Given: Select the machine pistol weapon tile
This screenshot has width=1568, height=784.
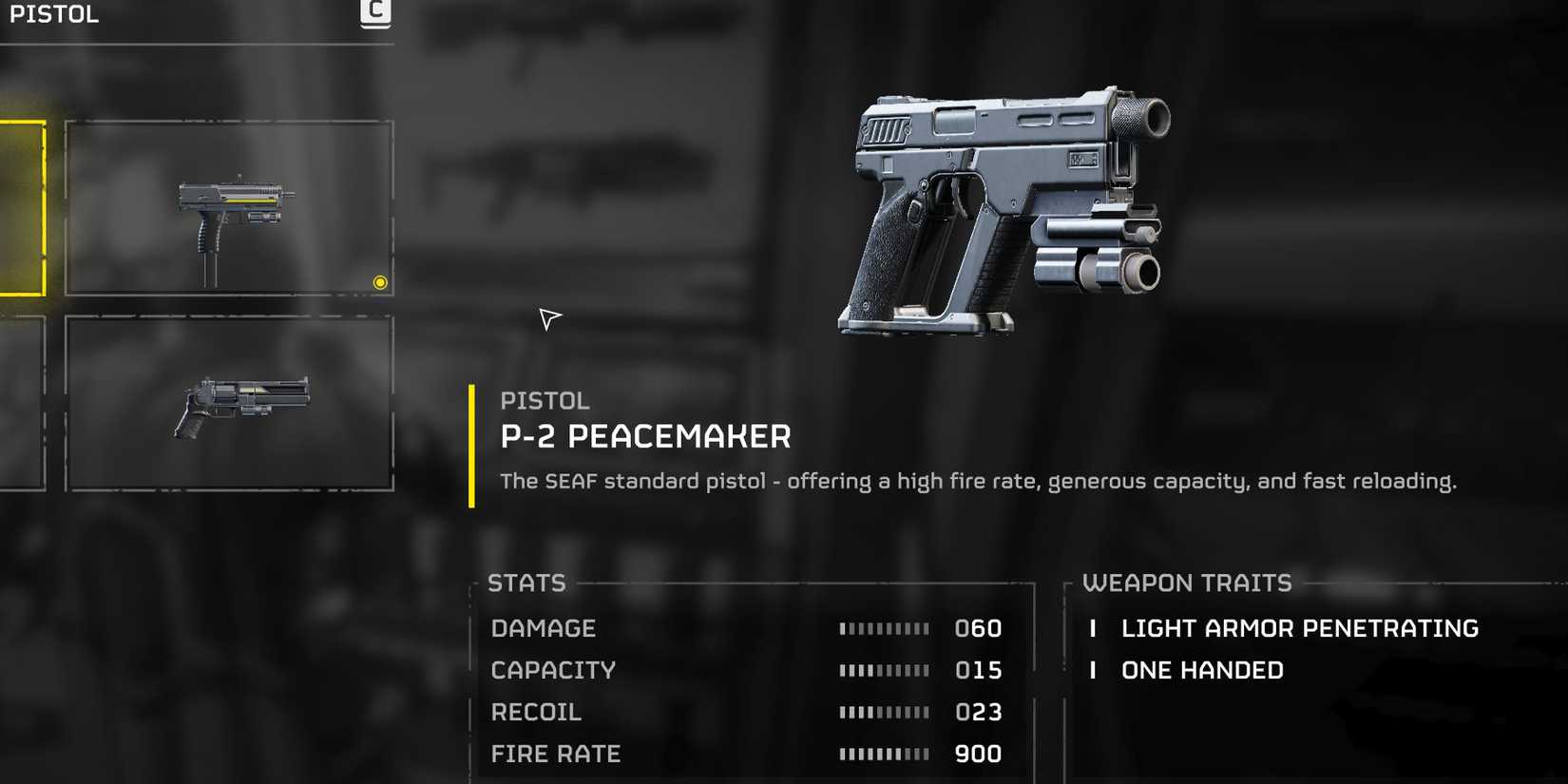Looking at the screenshot, I should pos(229,207).
